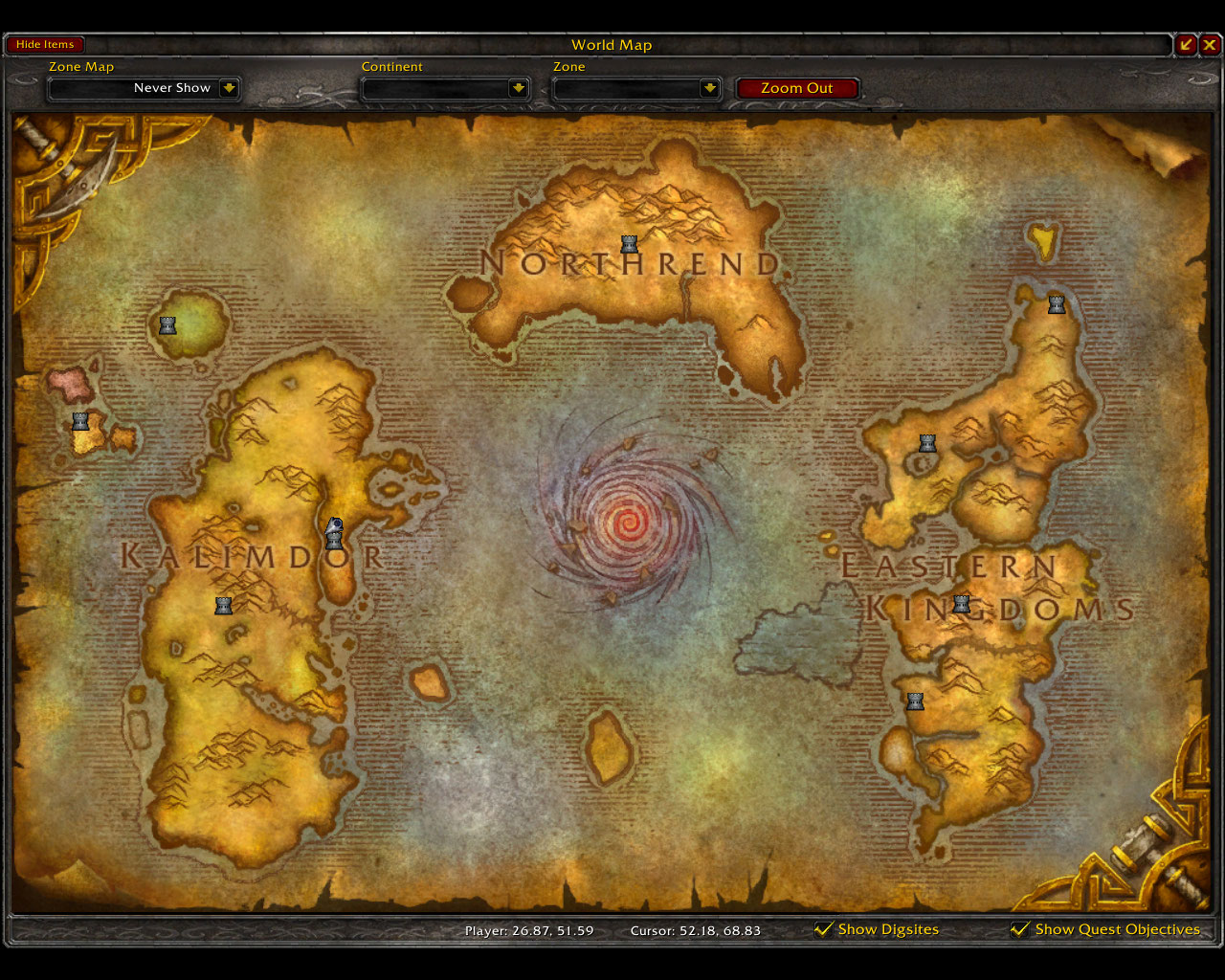
Task: Toggle the Show Quest Objectives checkbox
Action: [x=1020, y=929]
